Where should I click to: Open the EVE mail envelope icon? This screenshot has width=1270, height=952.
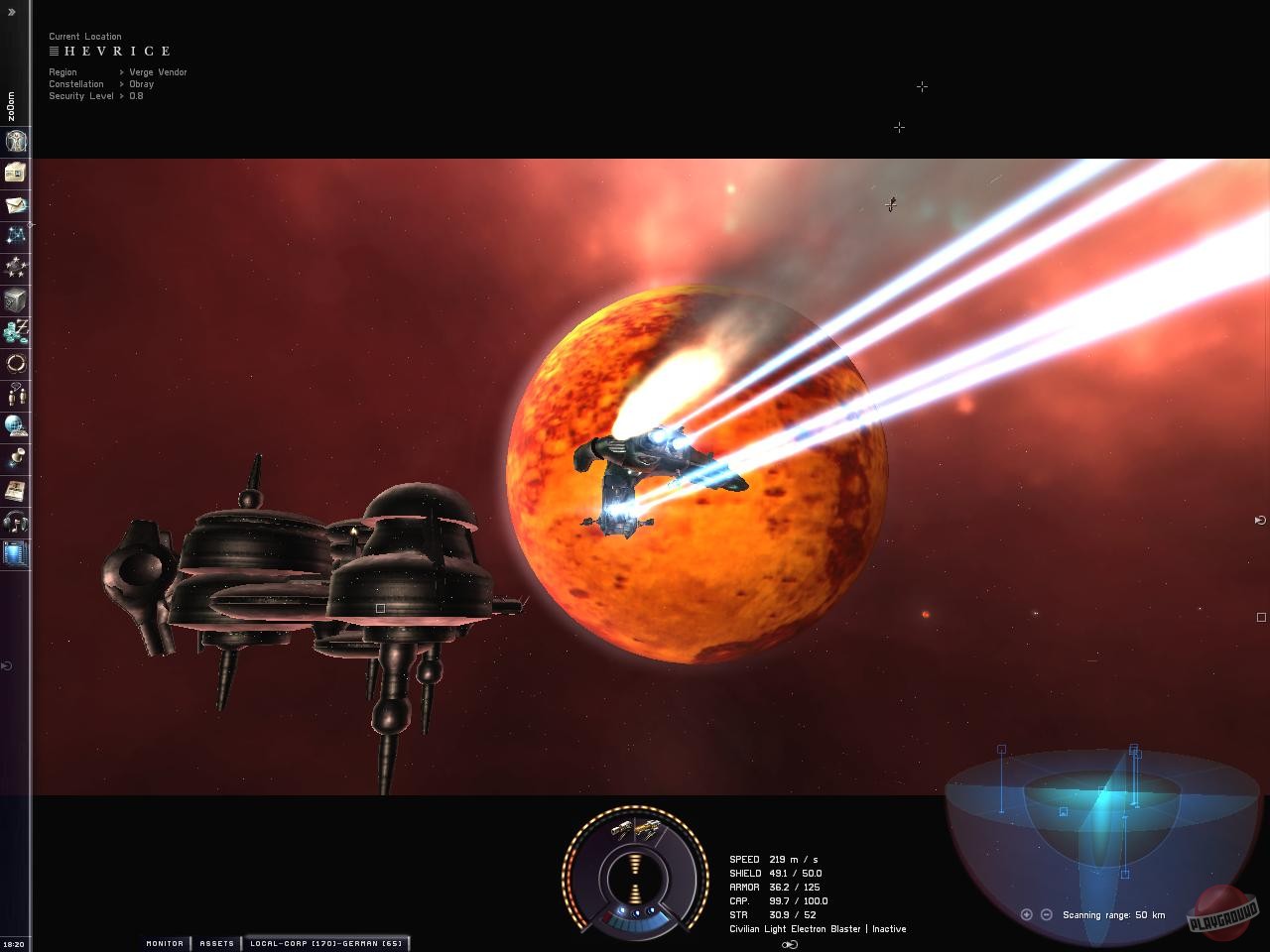tap(15, 204)
